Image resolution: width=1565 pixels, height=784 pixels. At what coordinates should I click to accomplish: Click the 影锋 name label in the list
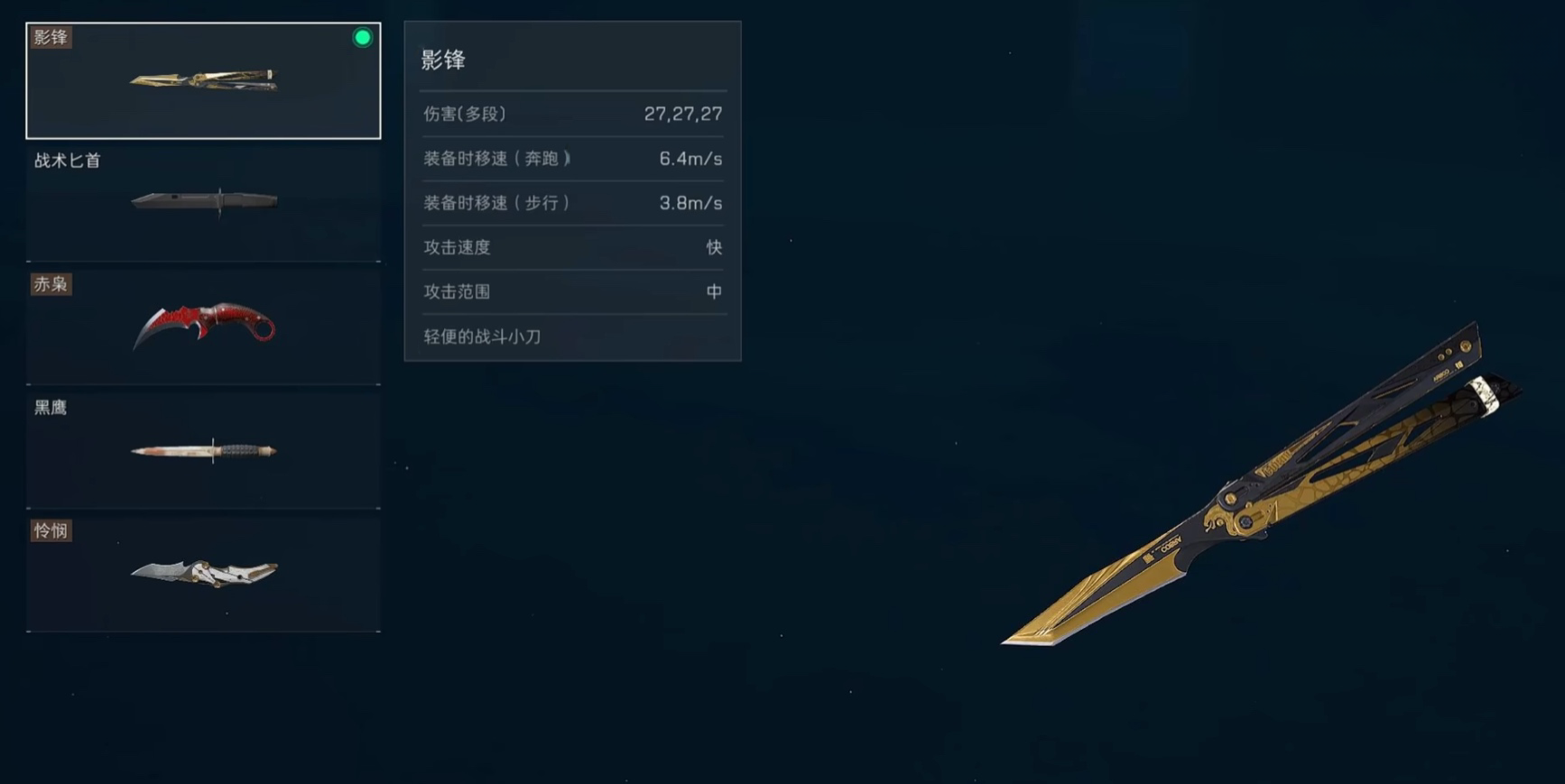pyautogui.click(x=50, y=37)
